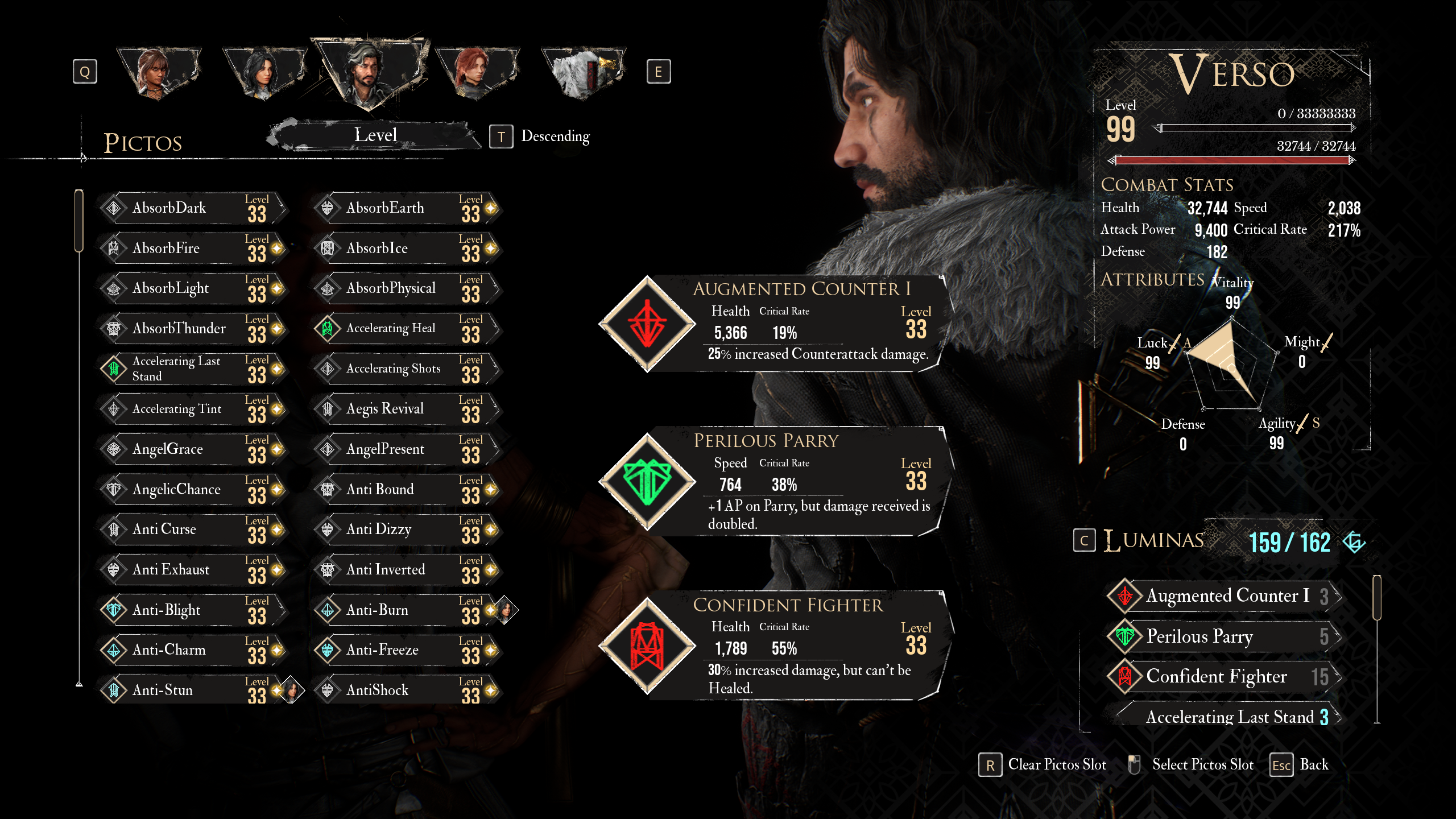Choose the Confident Fighter equipped picto slot
Viewport: 1456px width, 819px height.
tap(773, 646)
